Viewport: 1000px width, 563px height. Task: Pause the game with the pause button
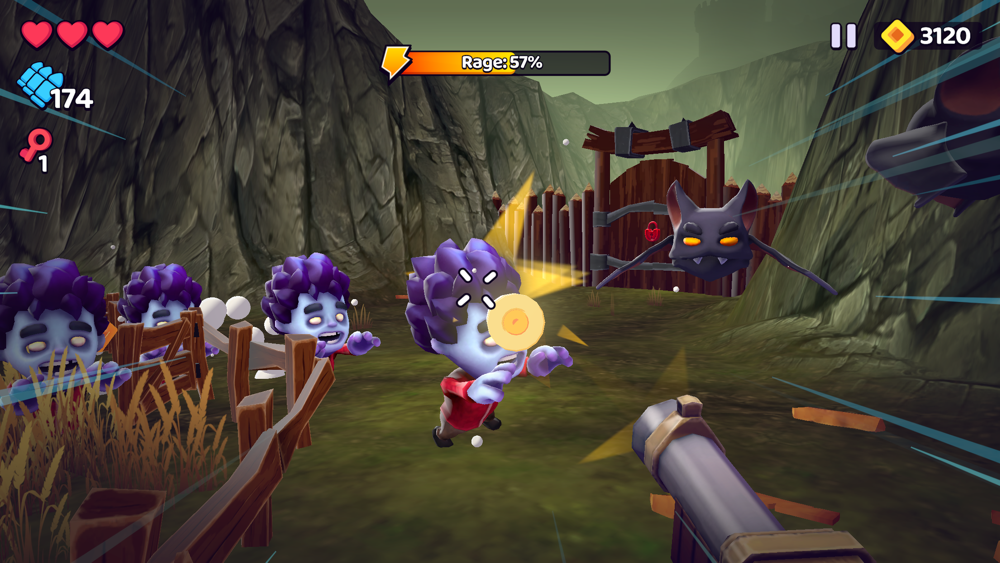pos(843,36)
